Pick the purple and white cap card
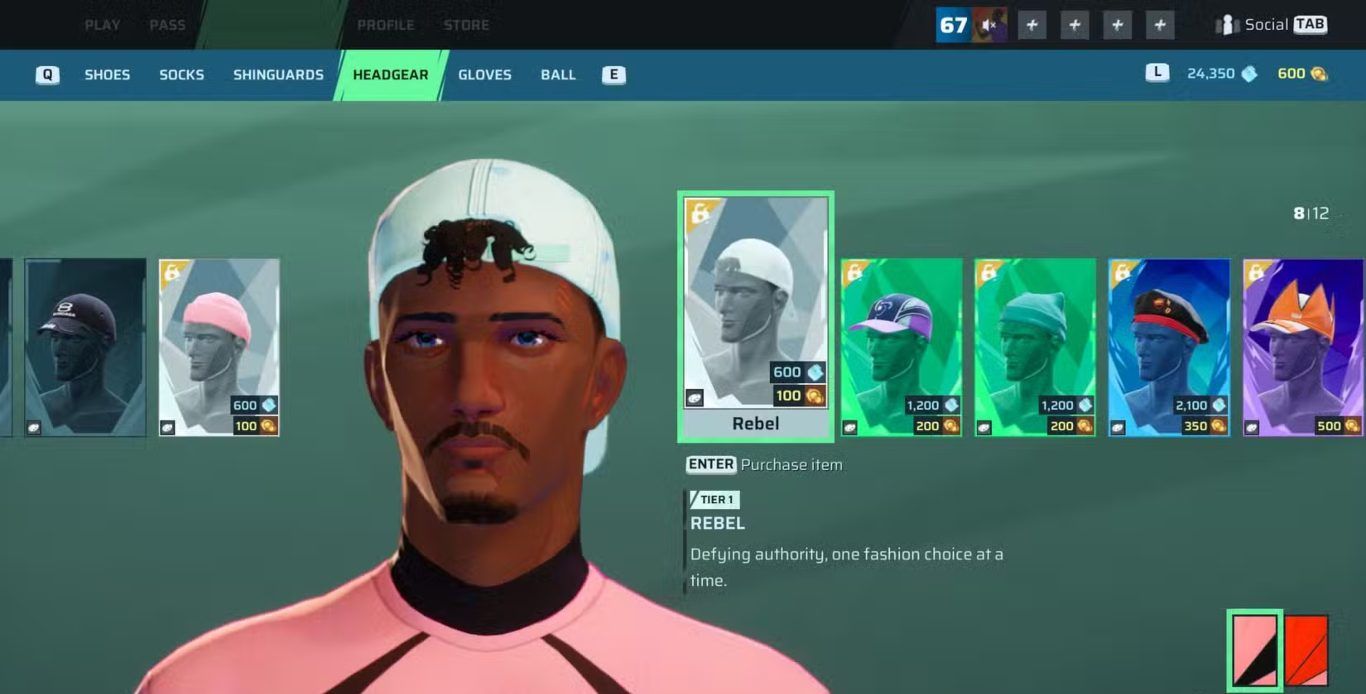 901,347
